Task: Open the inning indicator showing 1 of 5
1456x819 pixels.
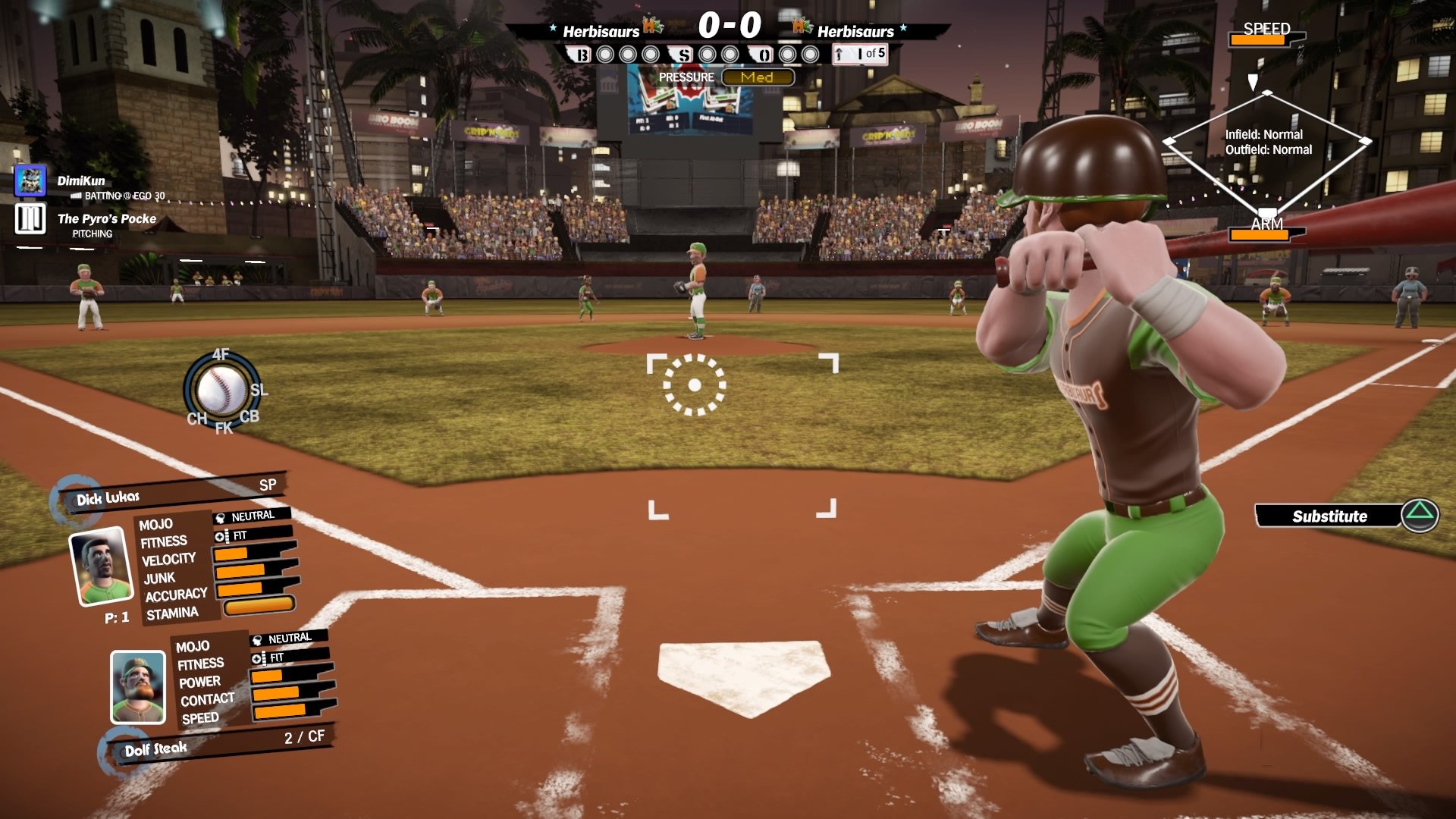Action: coord(858,55)
